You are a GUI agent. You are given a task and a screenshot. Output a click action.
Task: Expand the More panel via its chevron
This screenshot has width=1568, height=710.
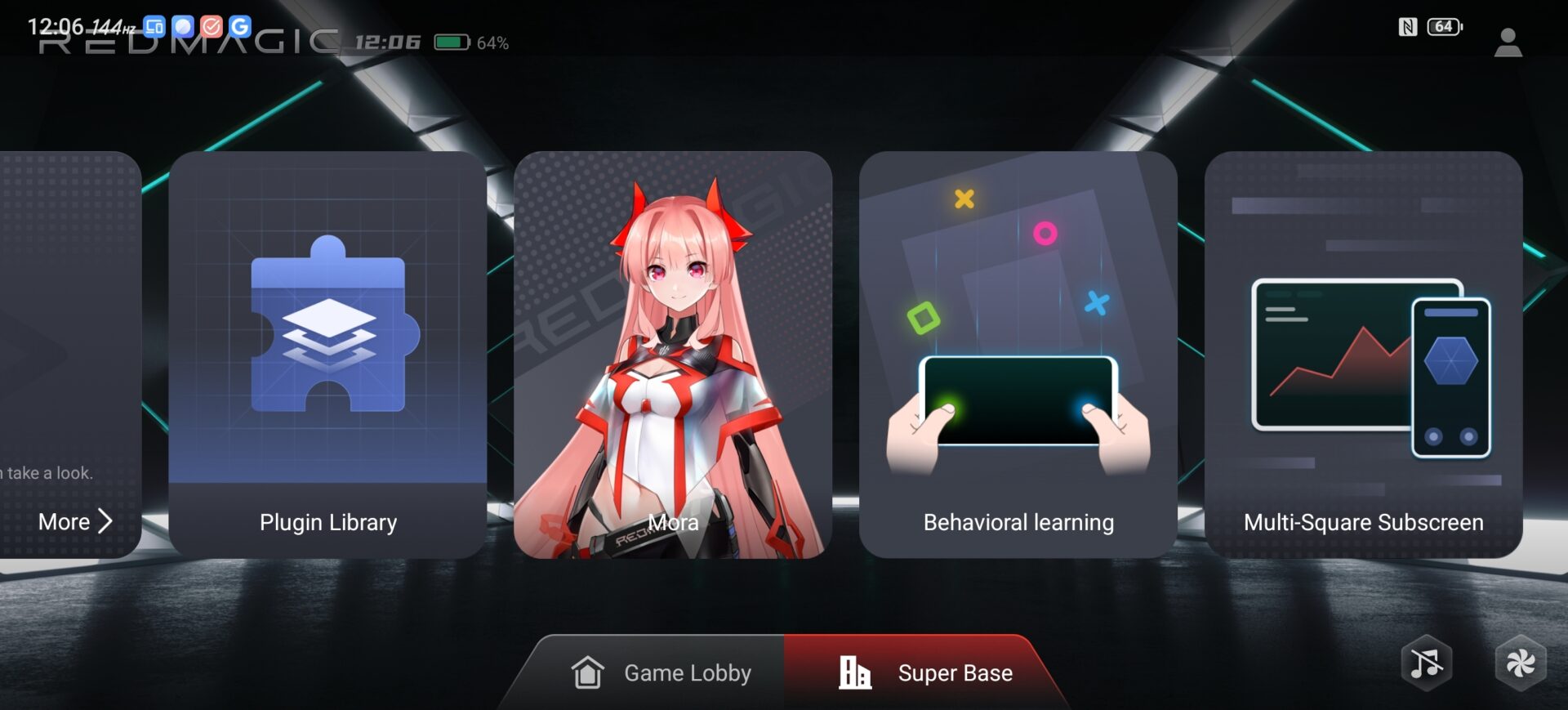(x=105, y=521)
